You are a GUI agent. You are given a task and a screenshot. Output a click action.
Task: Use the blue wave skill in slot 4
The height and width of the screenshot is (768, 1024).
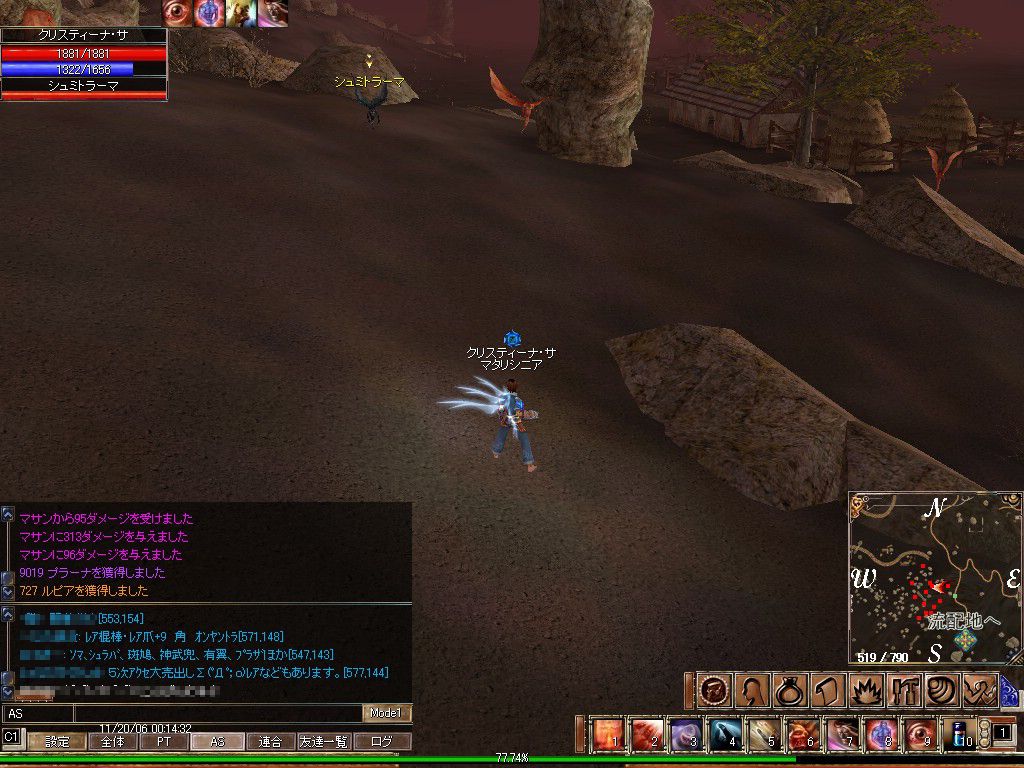pyautogui.click(x=724, y=735)
